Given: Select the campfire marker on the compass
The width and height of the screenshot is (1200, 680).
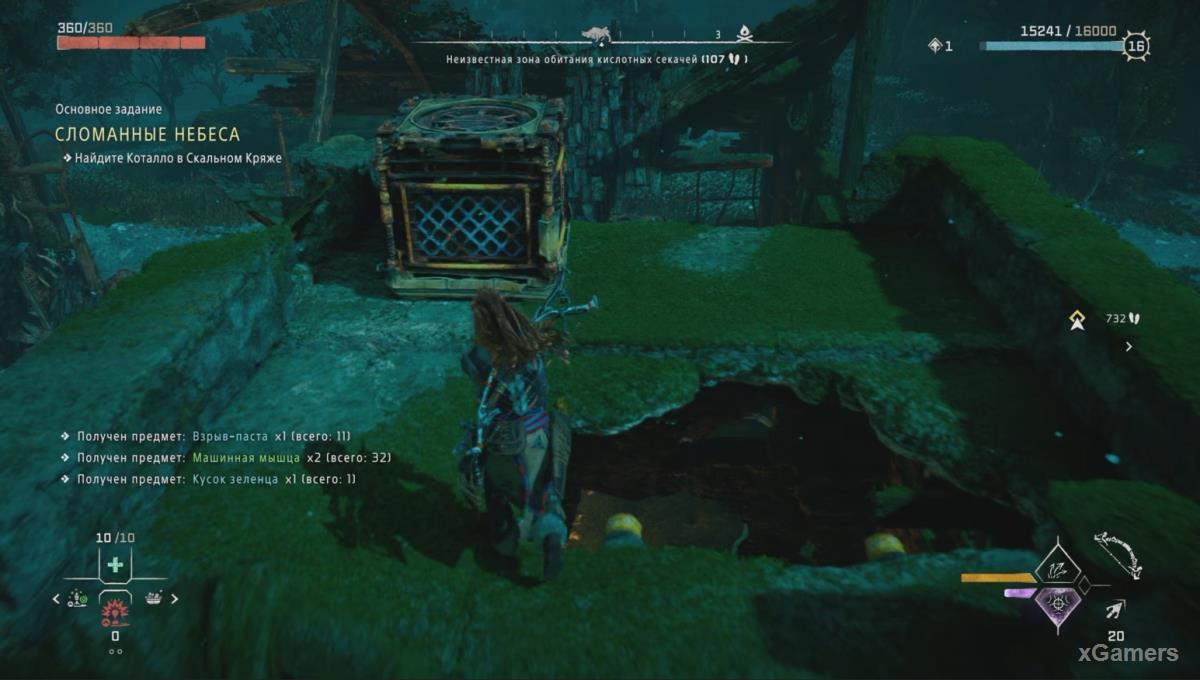Looking at the screenshot, I should point(744,35).
